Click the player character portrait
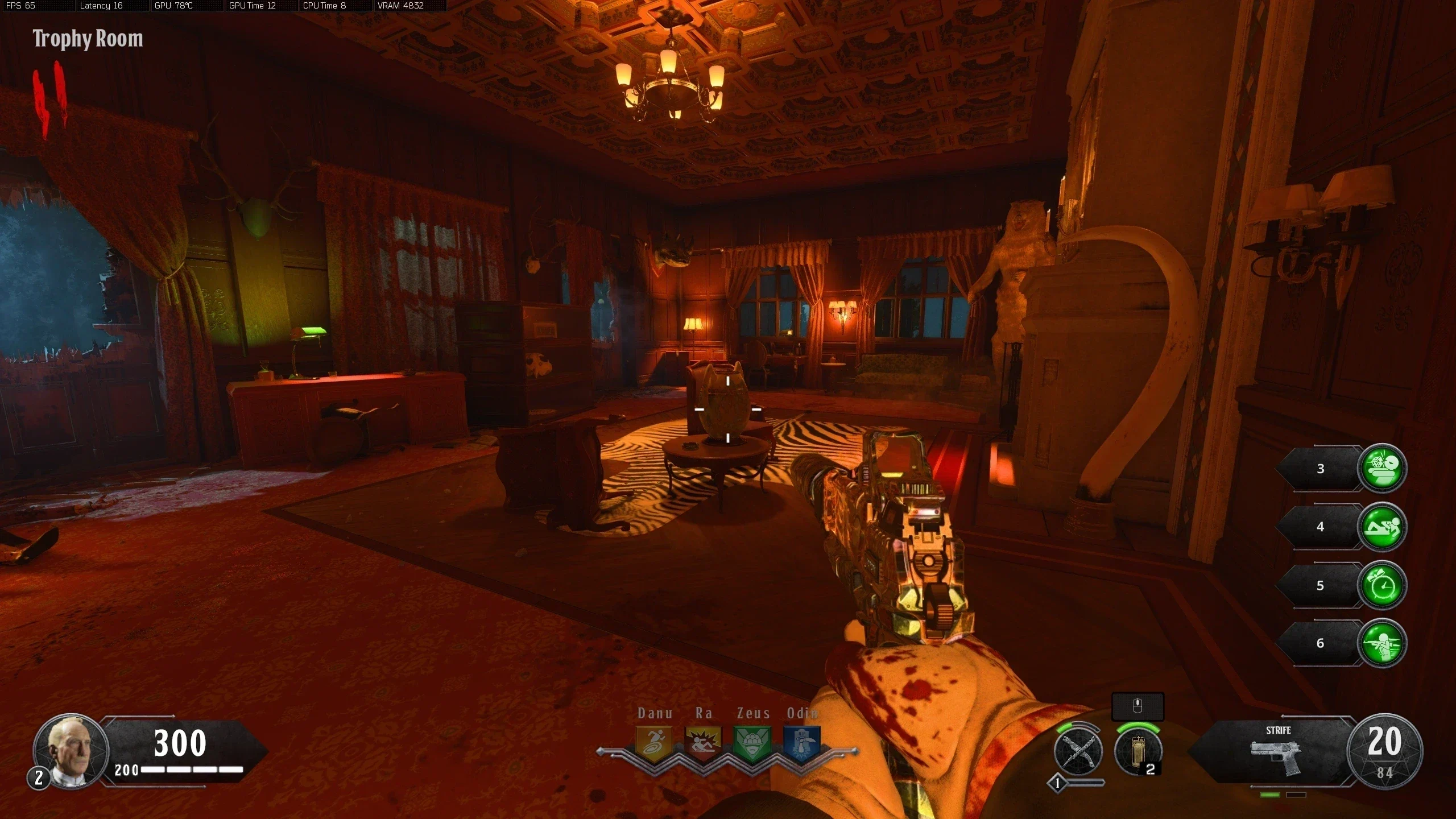 click(71, 751)
